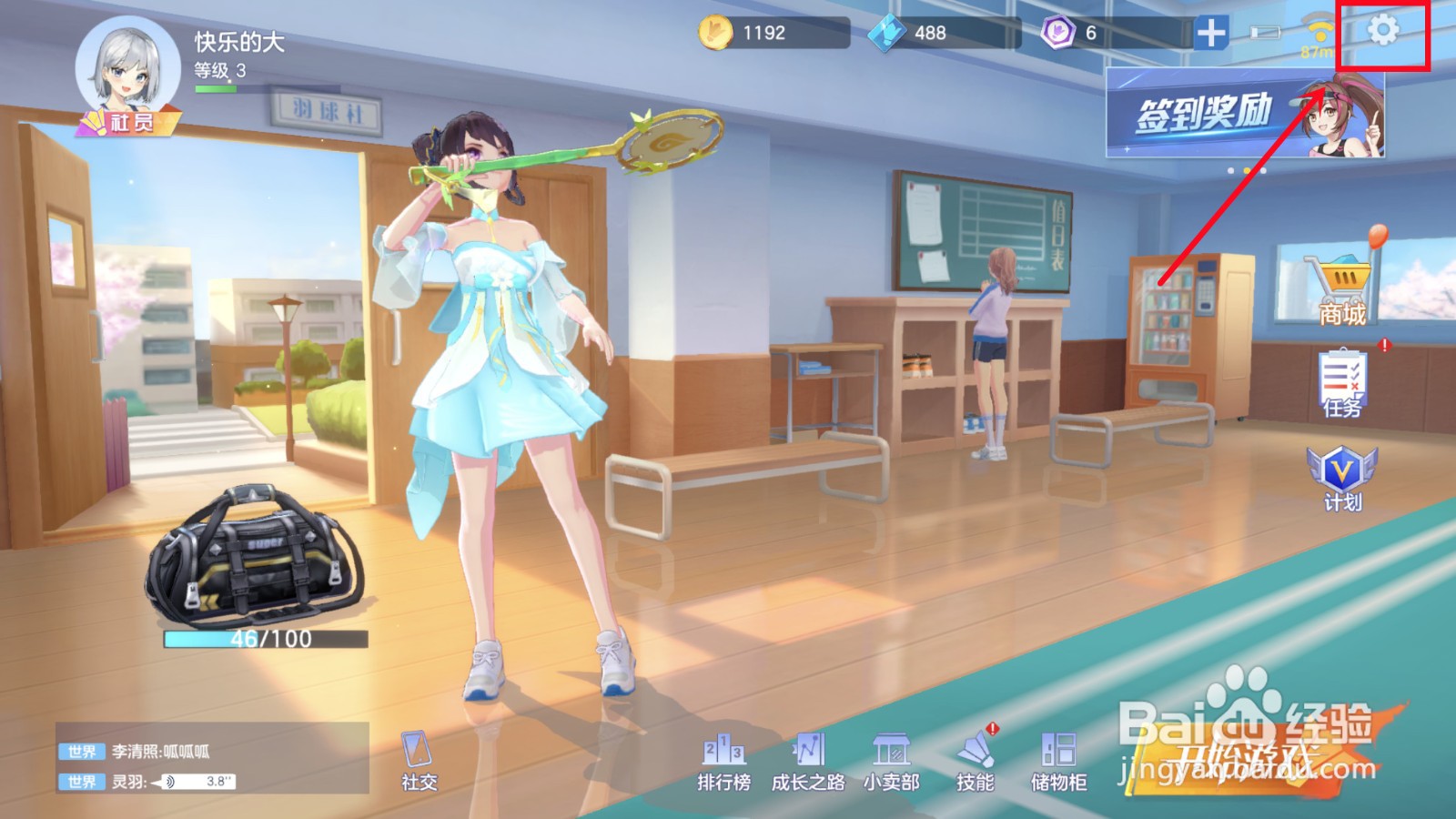1456x819 pixels.
Task: Open settings with the gear icon
Action: pyautogui.click(x=1382, y=31)
